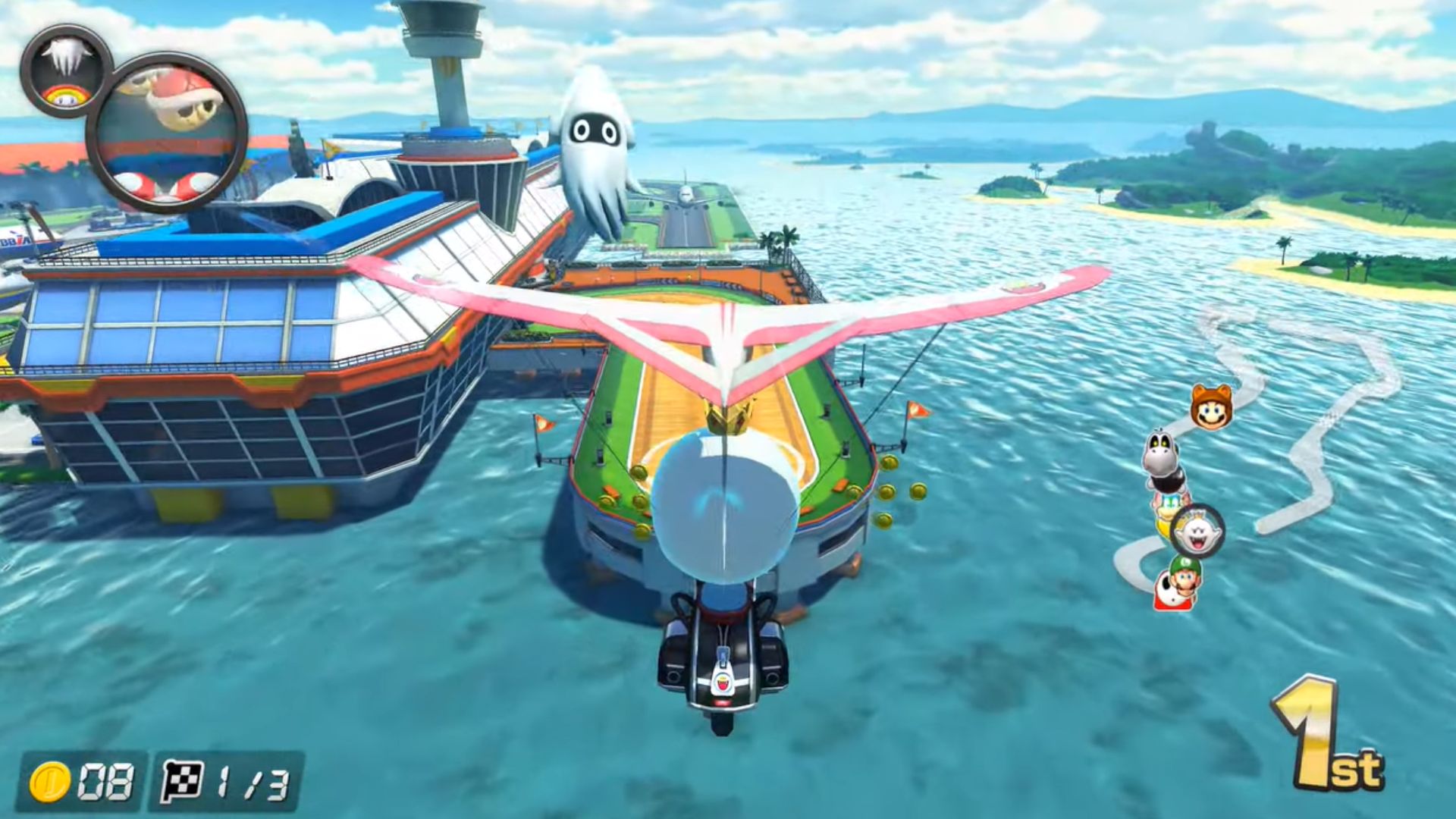Click the checkered finish line on the minimap
The height and width of the screenshot is (819, 1456).
point(1332,419)
